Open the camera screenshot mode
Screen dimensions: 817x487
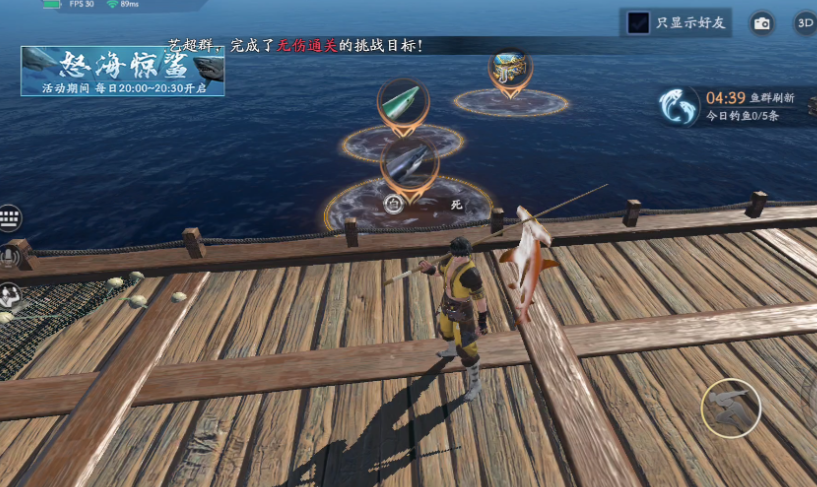[762, 23]
